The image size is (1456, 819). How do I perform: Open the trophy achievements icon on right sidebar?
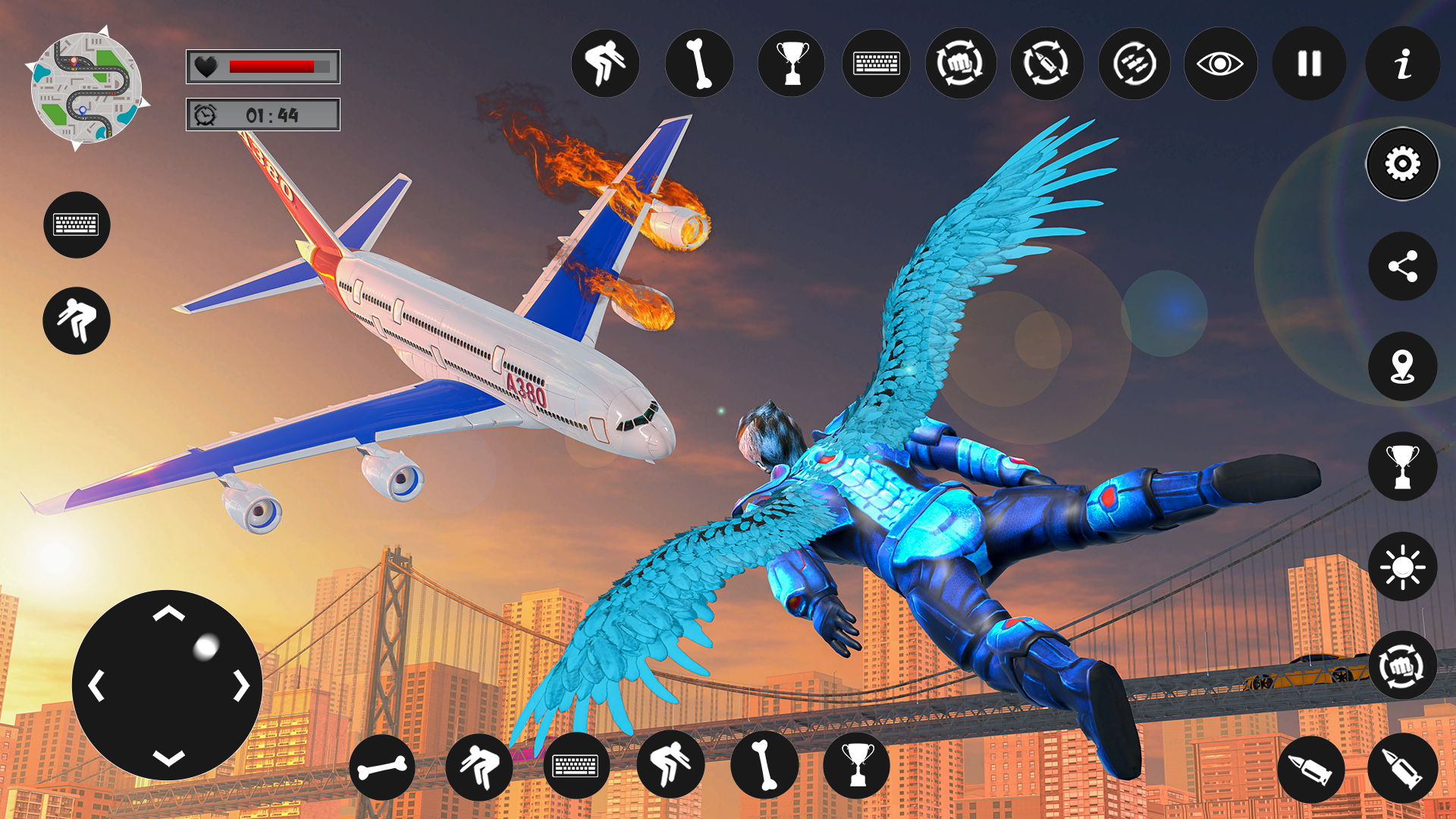click(1401, 466)
